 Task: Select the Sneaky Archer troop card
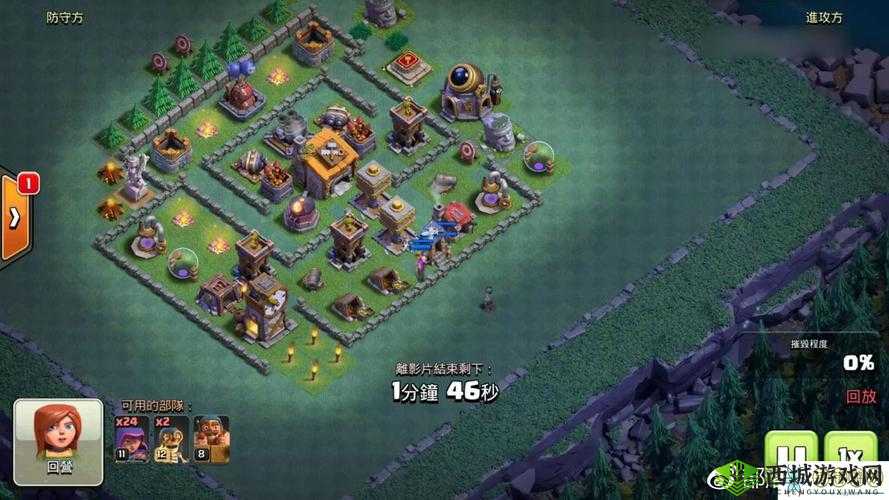pos(128,437)
